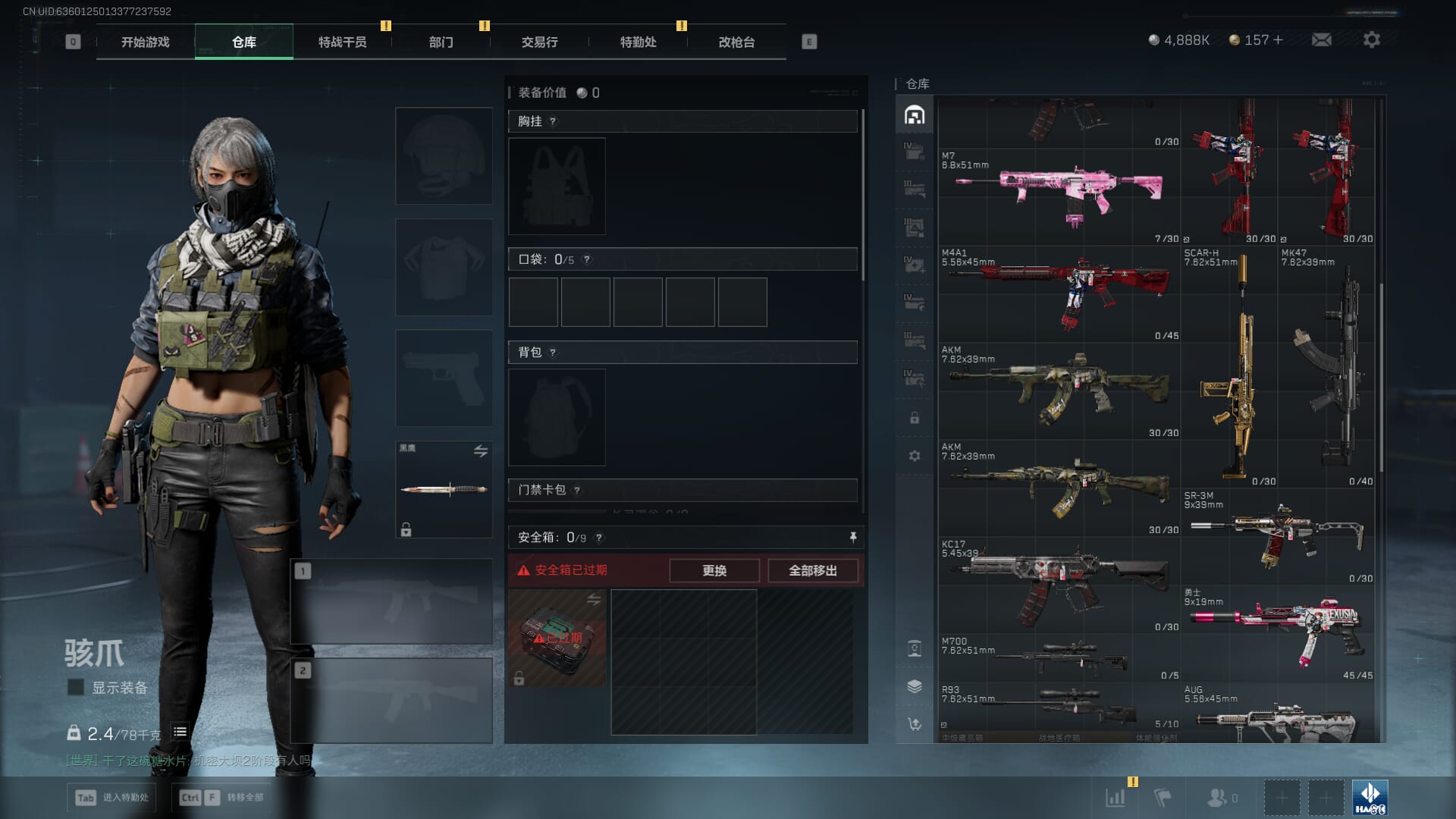This screenshot has height=819, width=1456.
Task: Switch to the 开始游戏 tab
Action: pyautogui.click(x=145, y=42)
